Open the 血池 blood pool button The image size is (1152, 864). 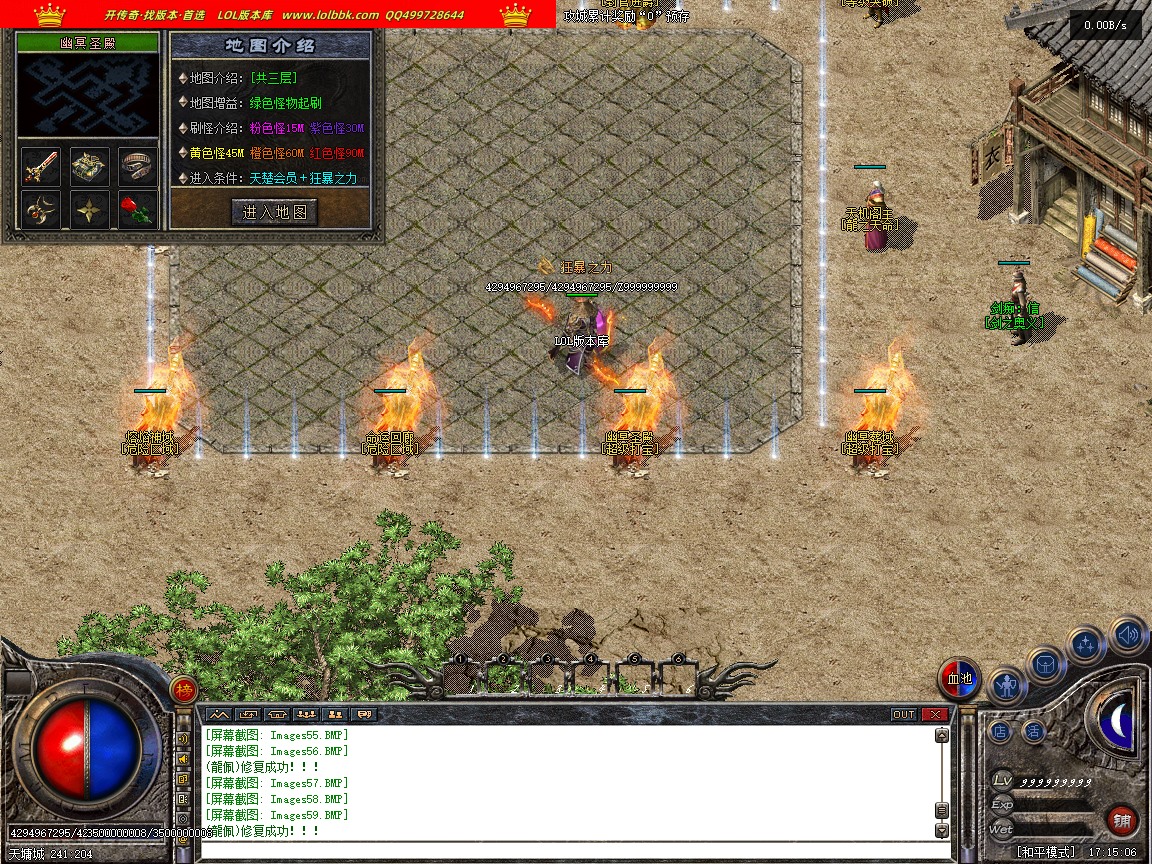point(960,679)
